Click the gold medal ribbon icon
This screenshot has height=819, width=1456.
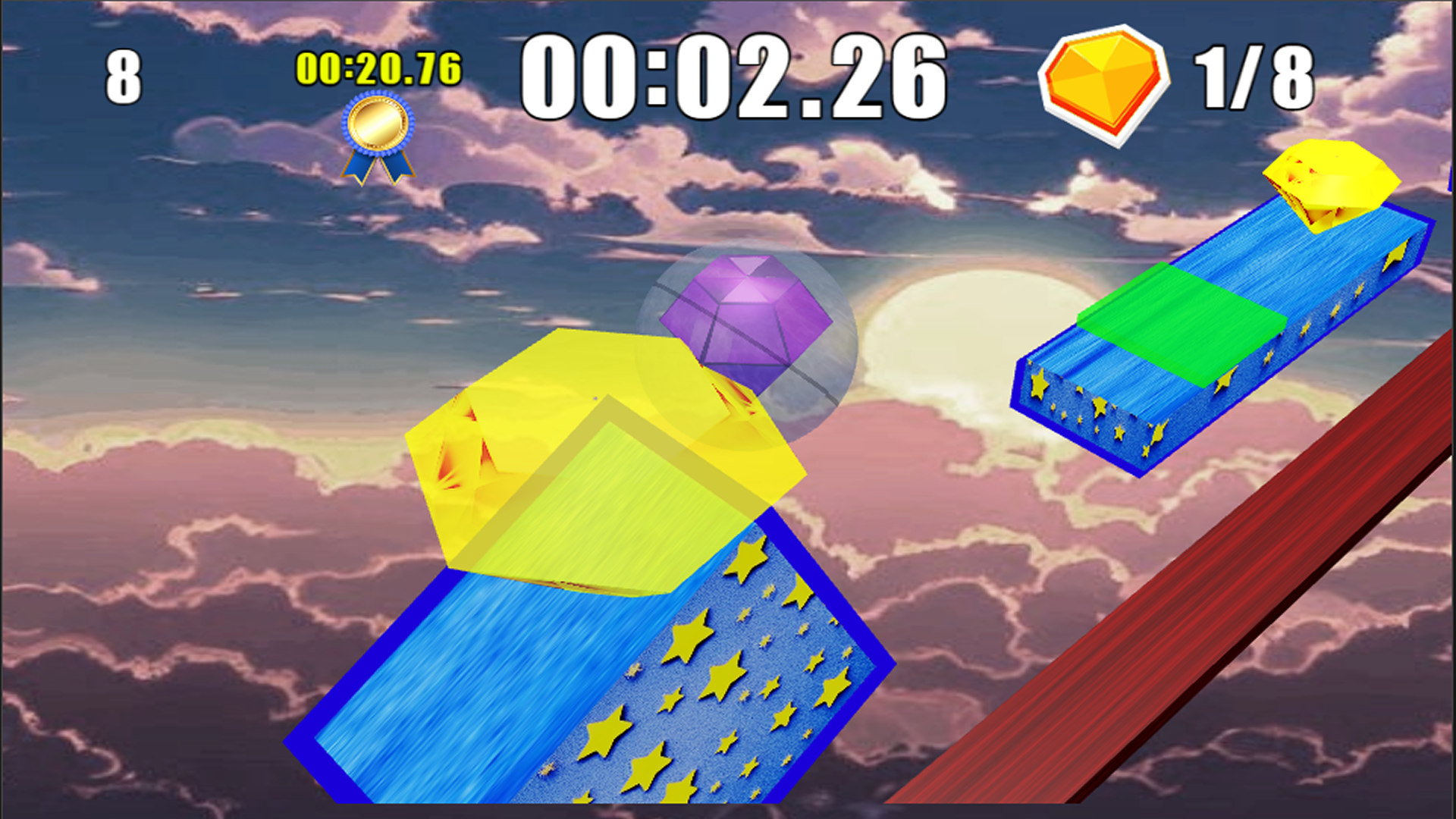[377, 133]
